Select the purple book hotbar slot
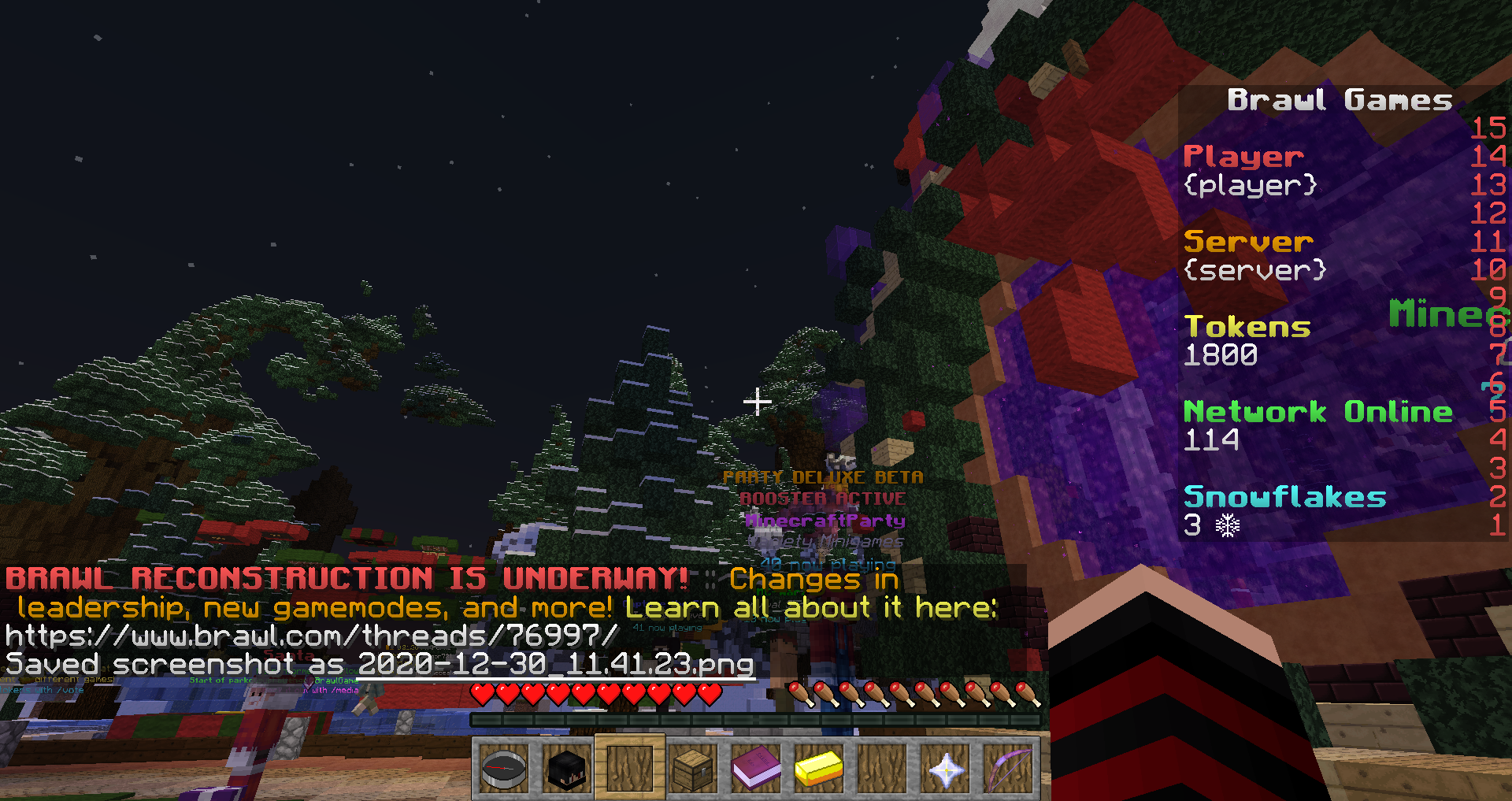Image resolution: width=1512 pixels, height=801 pixels. [756, 768]
